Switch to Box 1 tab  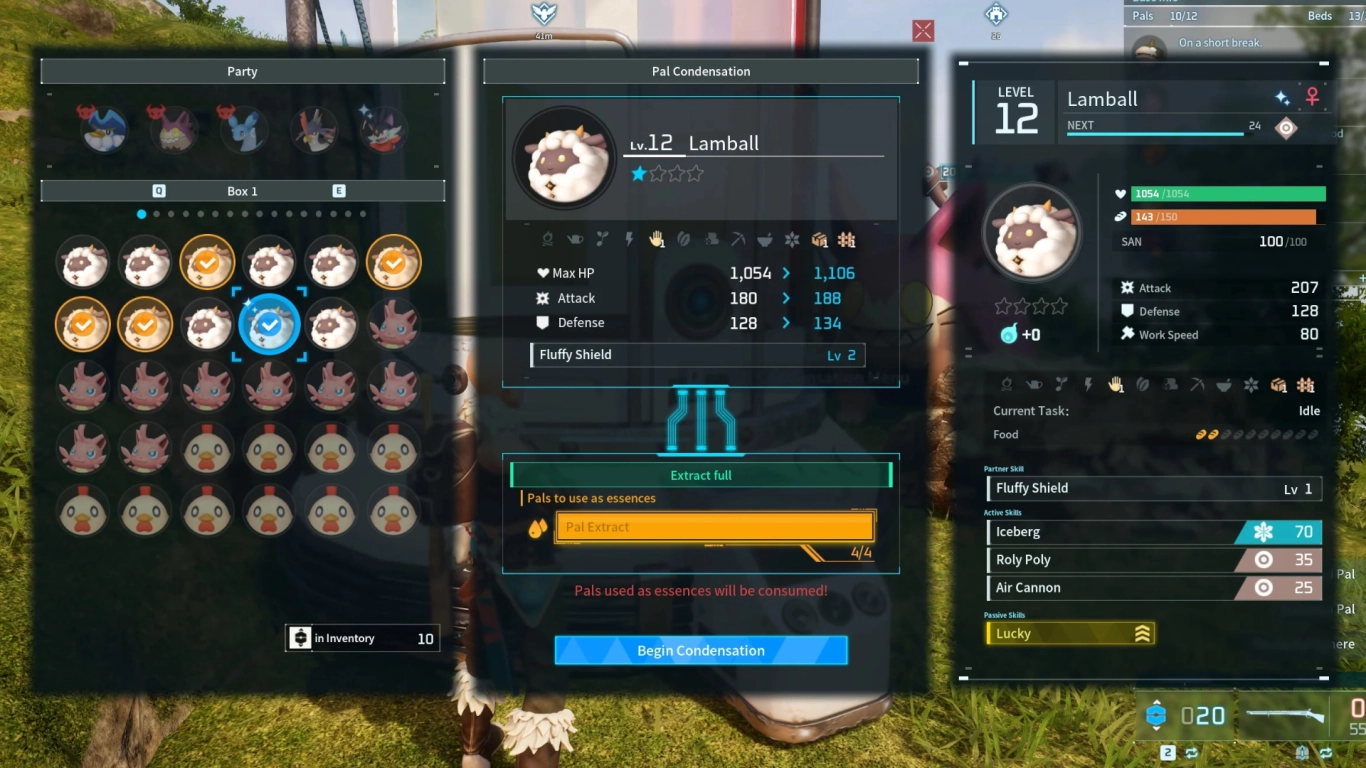(242, 190)
